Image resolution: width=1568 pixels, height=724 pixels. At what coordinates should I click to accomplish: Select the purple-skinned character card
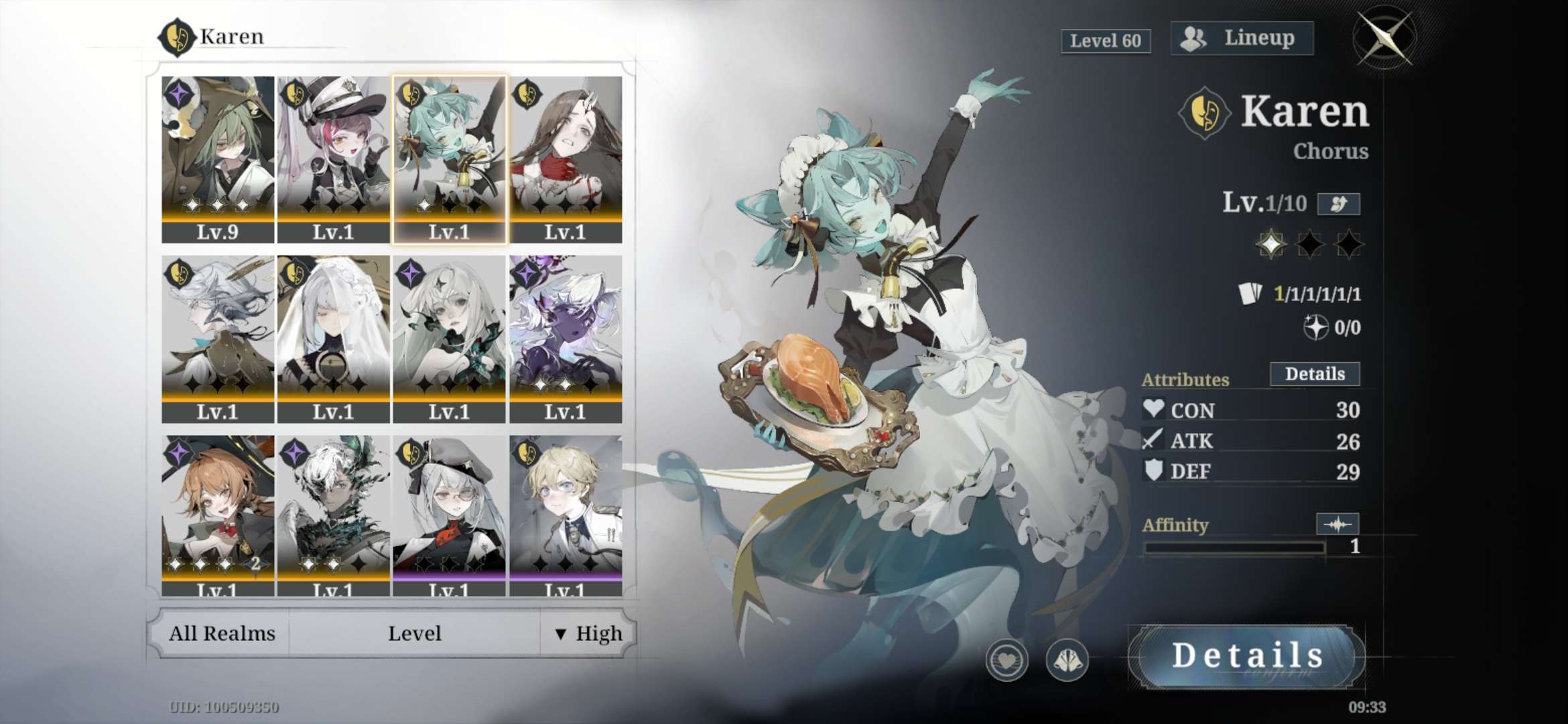pyautogui.click(x=566, y=339)
